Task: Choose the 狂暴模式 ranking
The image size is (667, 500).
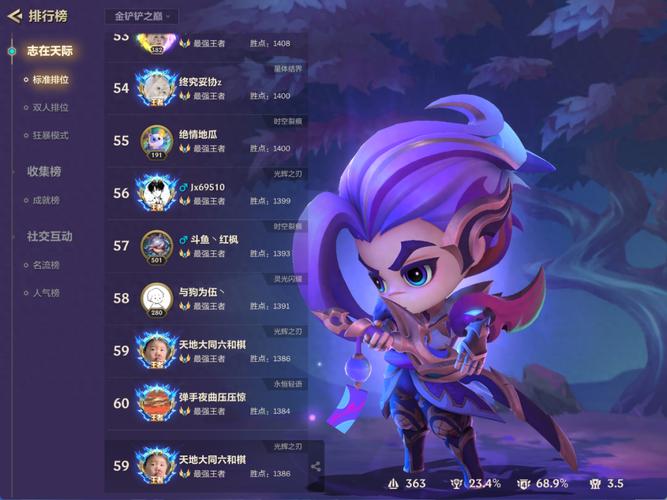Action: (x=50, y=135)
